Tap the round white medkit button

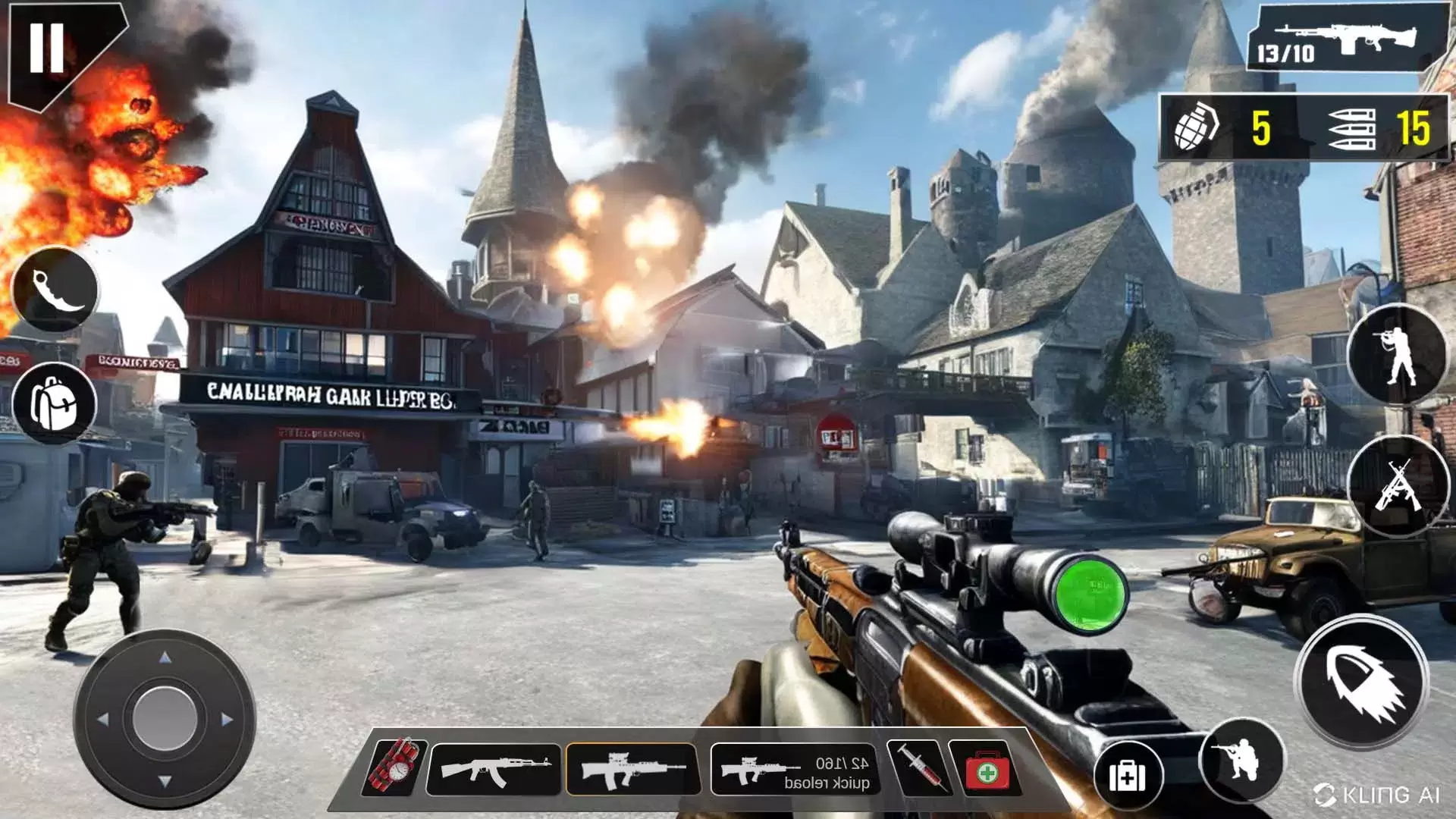pyautogui.click(x=1128, y=775)
